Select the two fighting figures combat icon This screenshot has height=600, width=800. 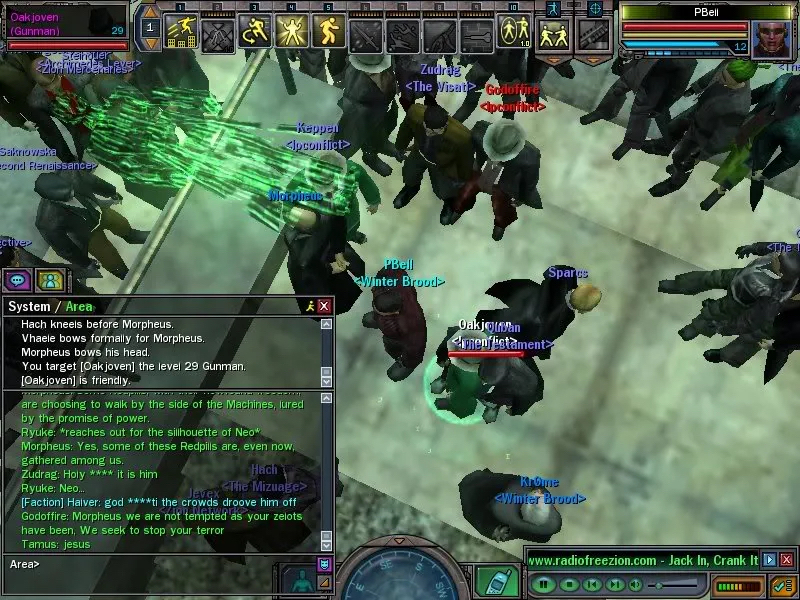point(552,36)
